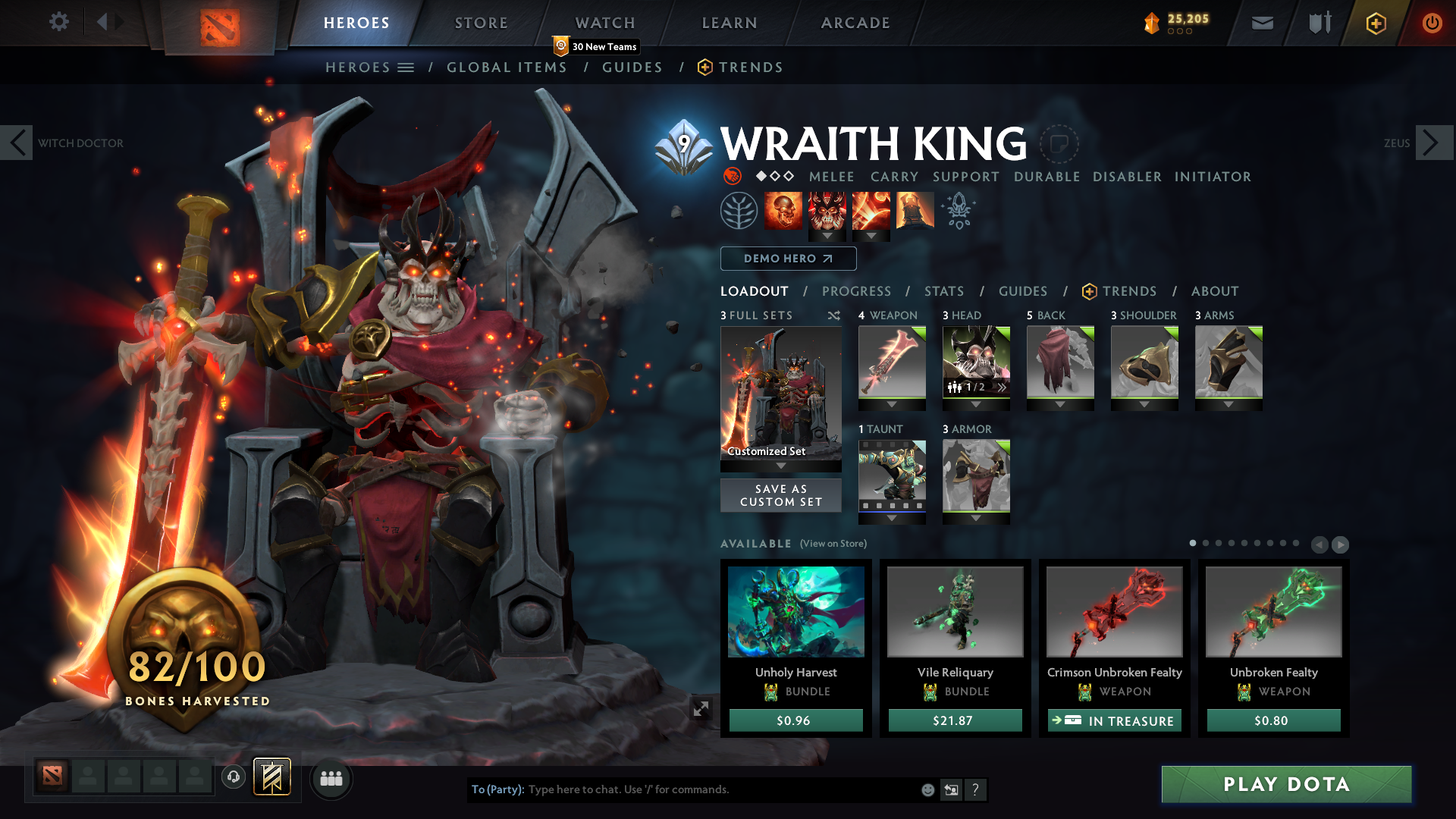Expand the HEAD slot style chevron
Image resolution: width=1456 pixels, height=819 pixels.
(x=1002, y=388)
